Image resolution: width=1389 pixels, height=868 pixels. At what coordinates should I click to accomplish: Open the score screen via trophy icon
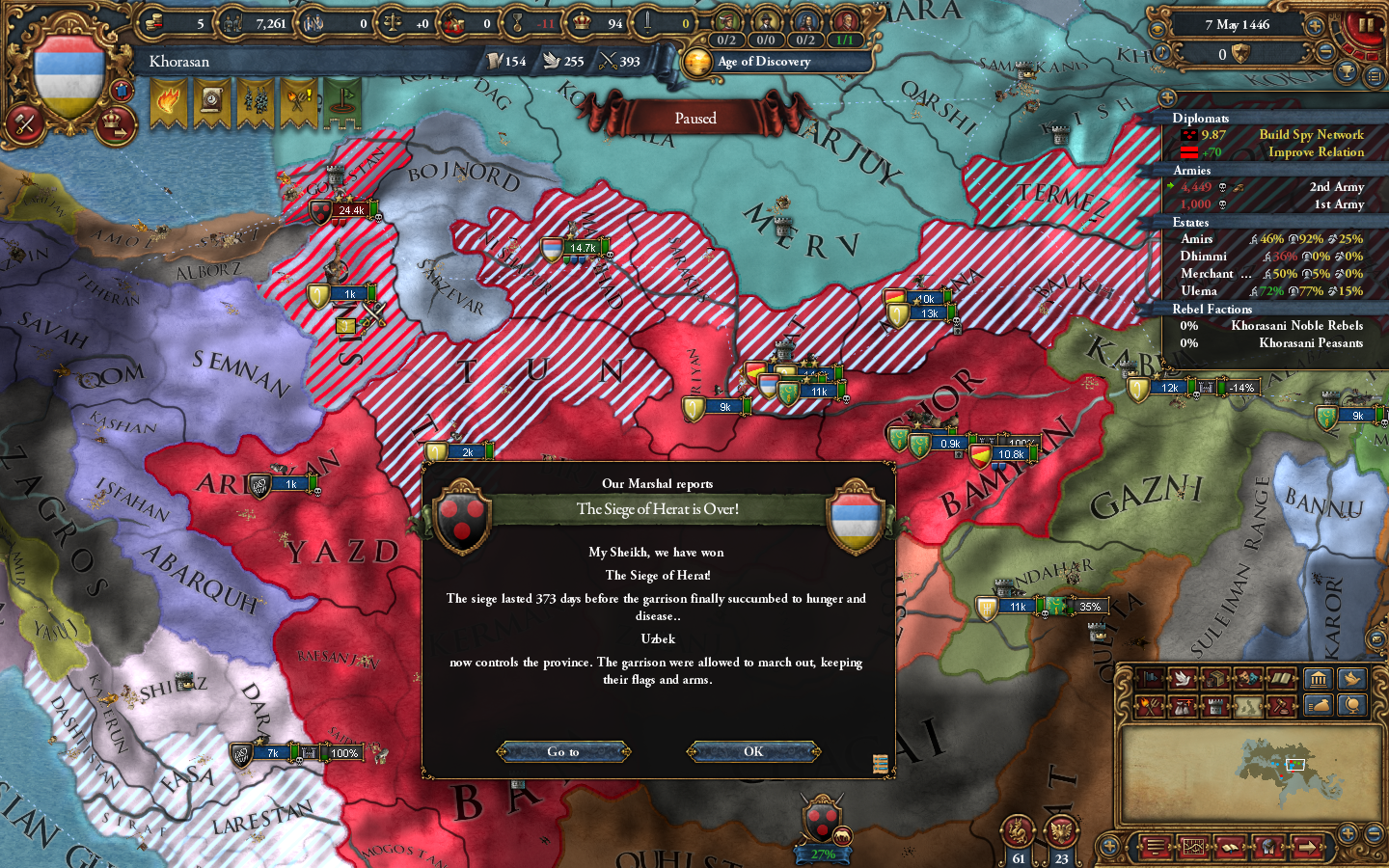point(1347,72)
